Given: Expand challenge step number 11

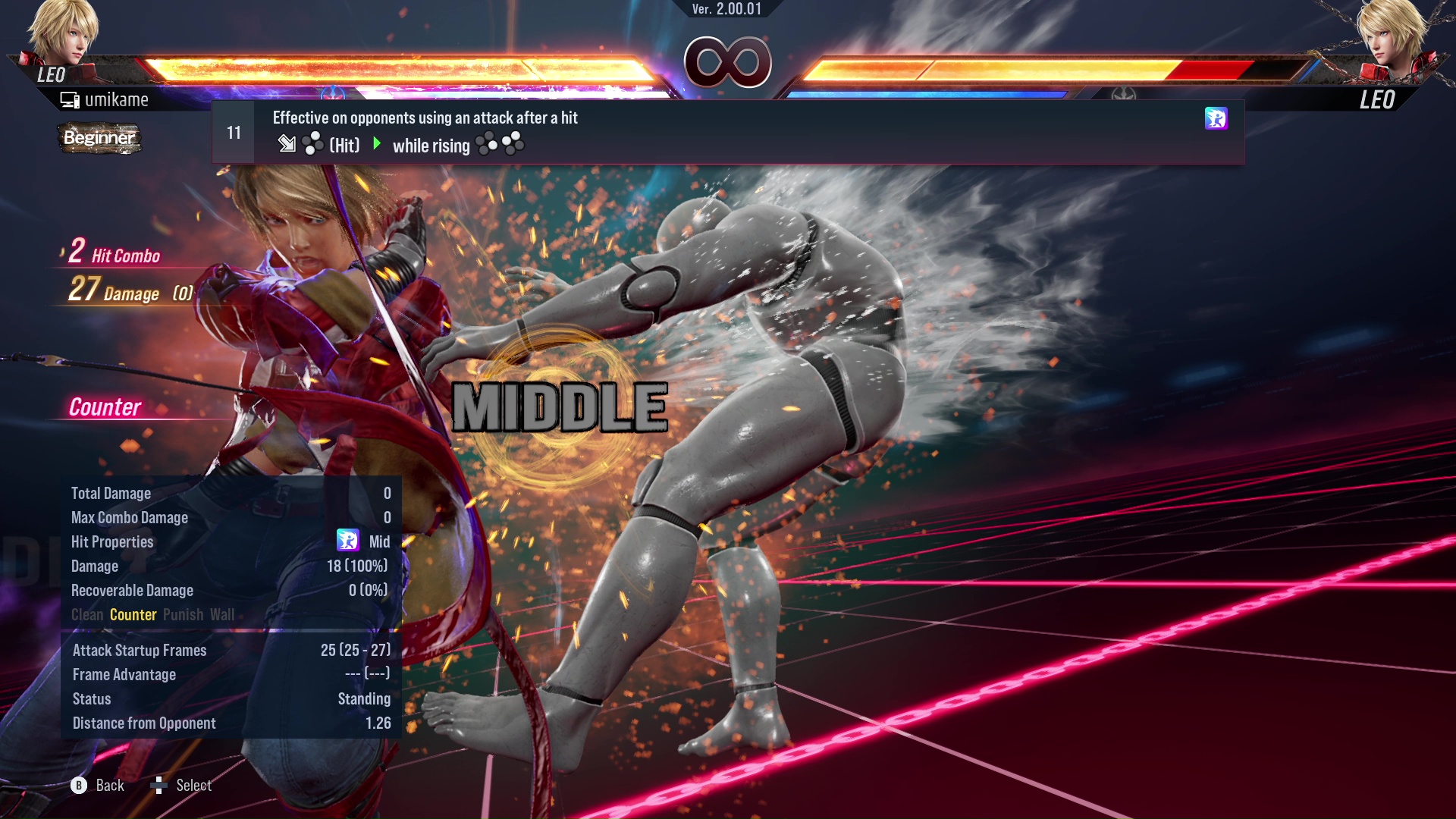Looking at the screenshot, I should [x=234, y=132].
